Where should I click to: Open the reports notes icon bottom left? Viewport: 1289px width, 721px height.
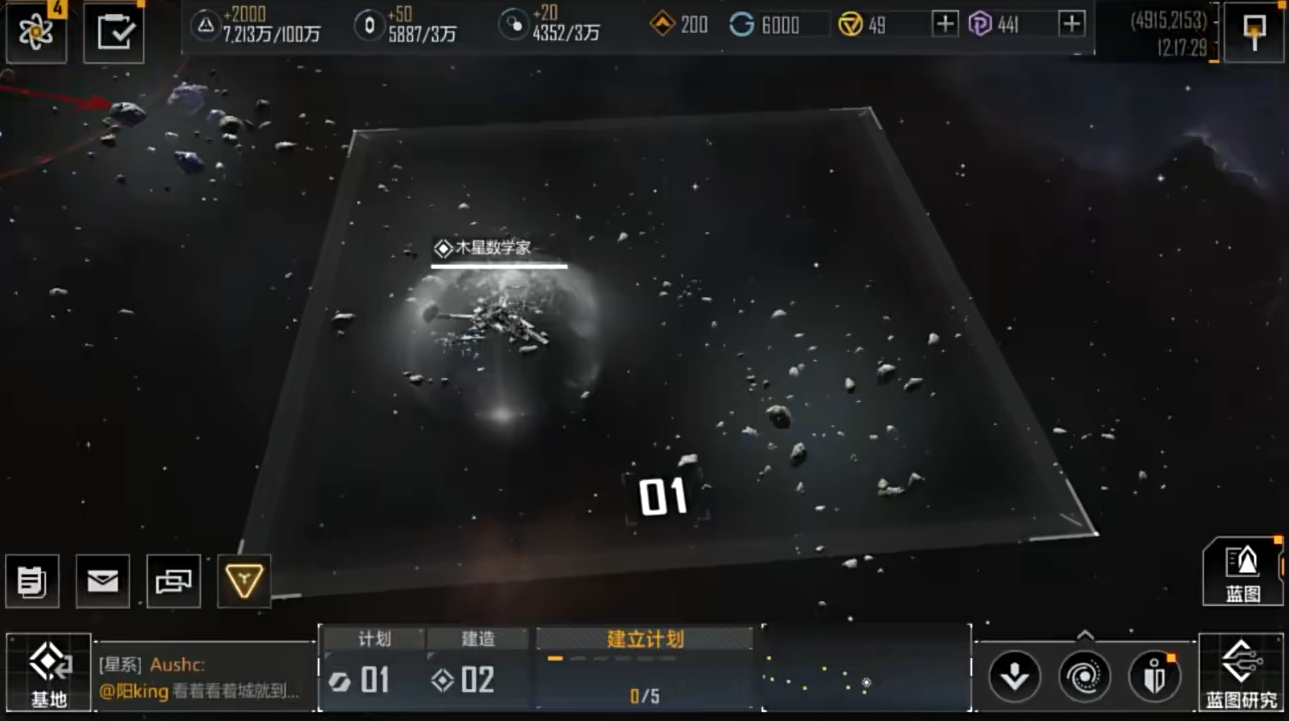[x=34, y=581]
